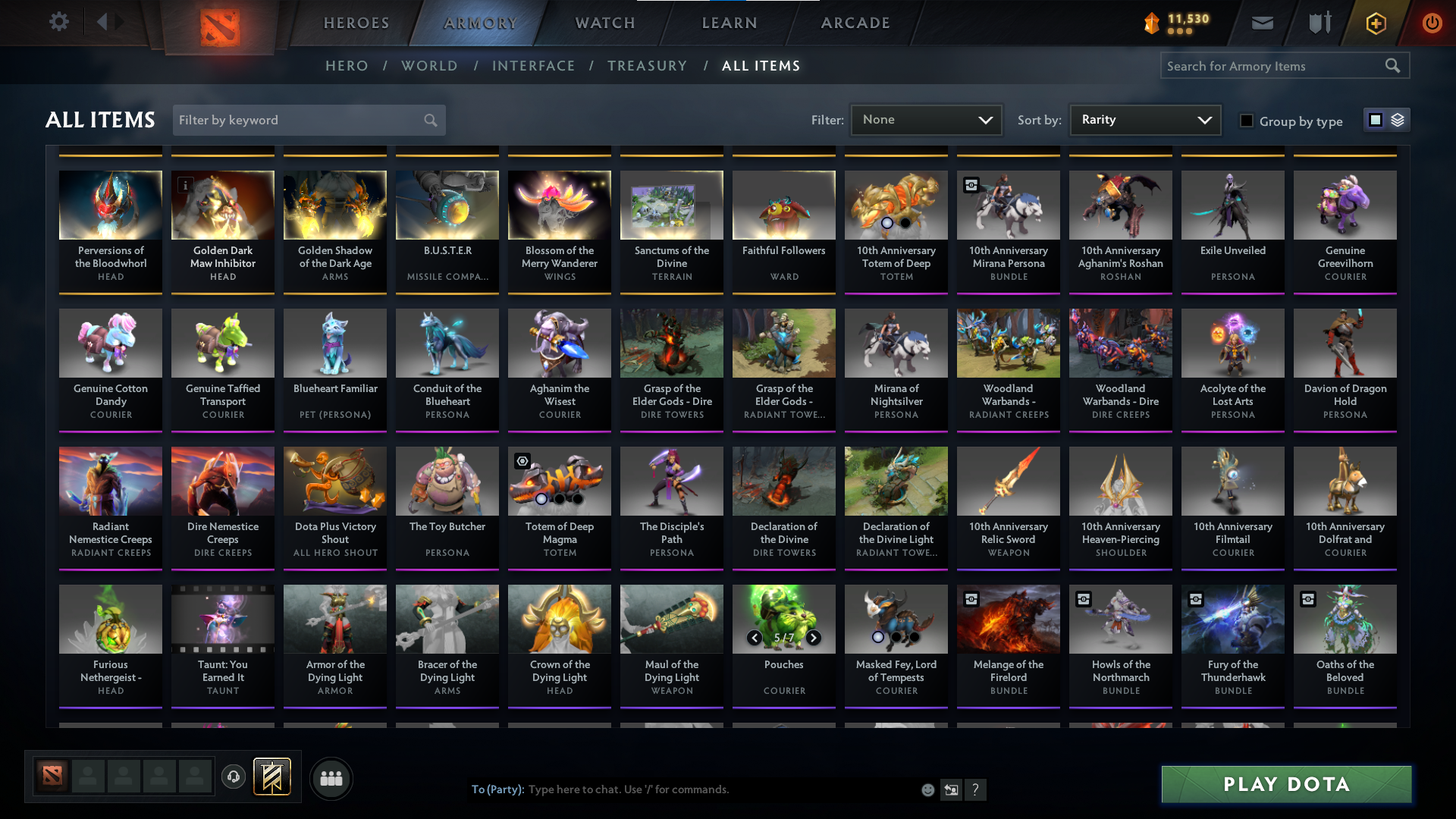
Task: Click the ALL ITEMS breadcrumb link
Action: coord(761,66)
